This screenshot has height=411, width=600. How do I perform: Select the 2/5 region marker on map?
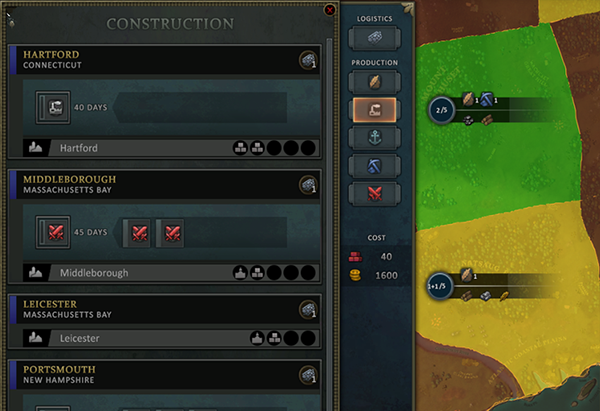tap(441, 109)
